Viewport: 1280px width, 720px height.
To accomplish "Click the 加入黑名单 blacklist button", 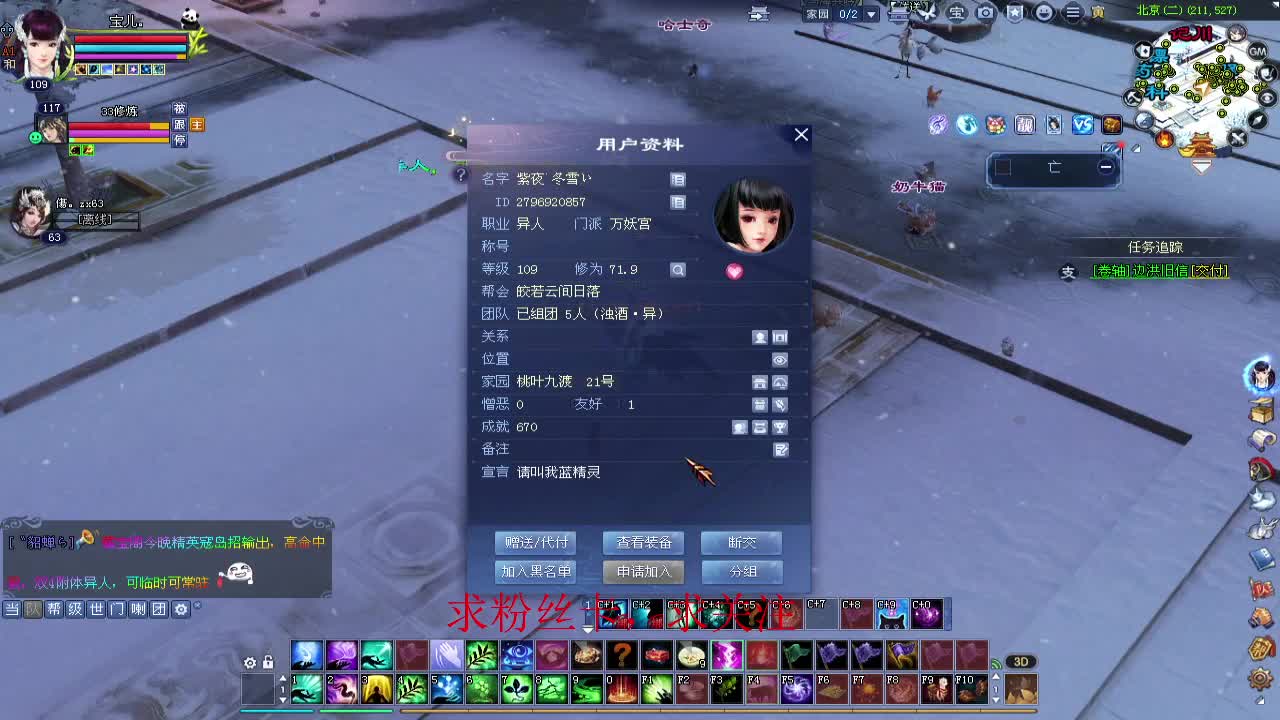I will click(534, 571).
